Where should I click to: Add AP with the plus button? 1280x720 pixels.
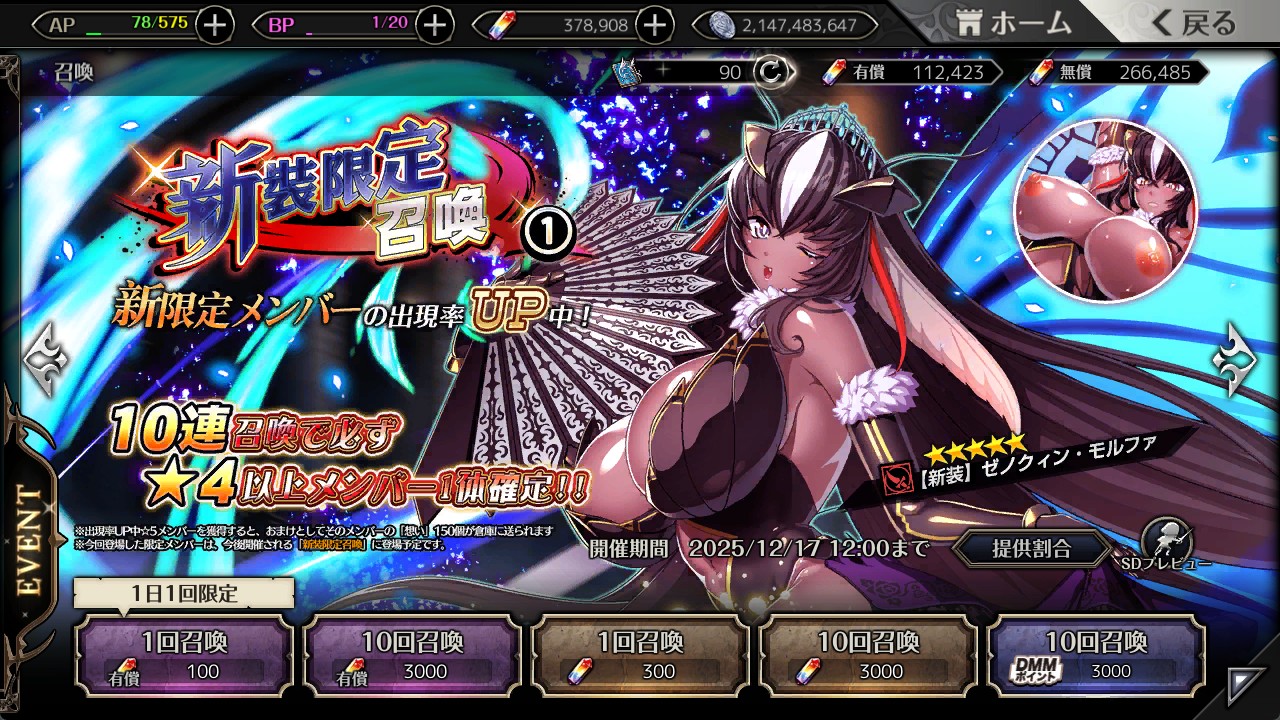point(215,25)
